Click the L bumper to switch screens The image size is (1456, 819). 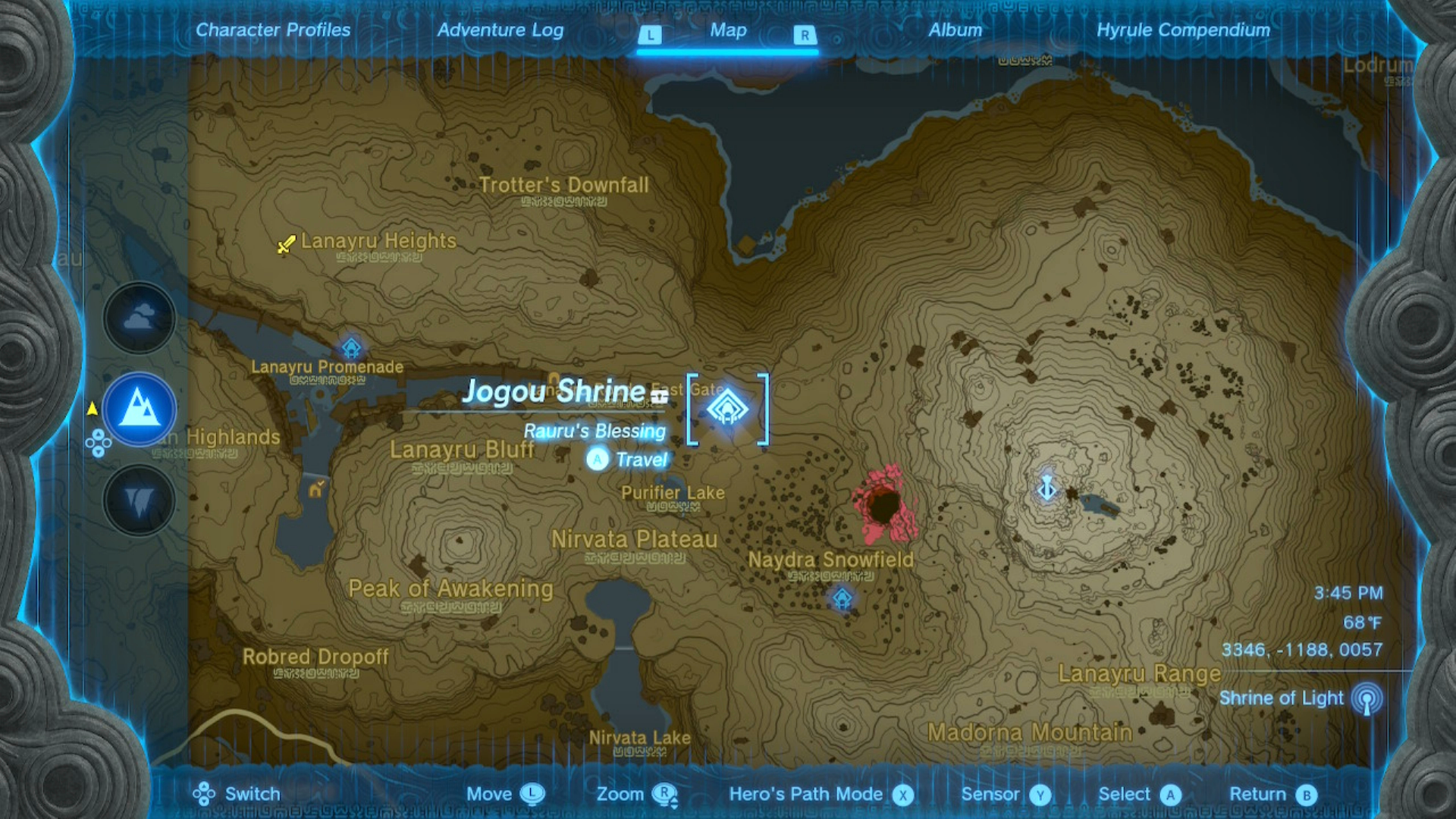[651, 35]
